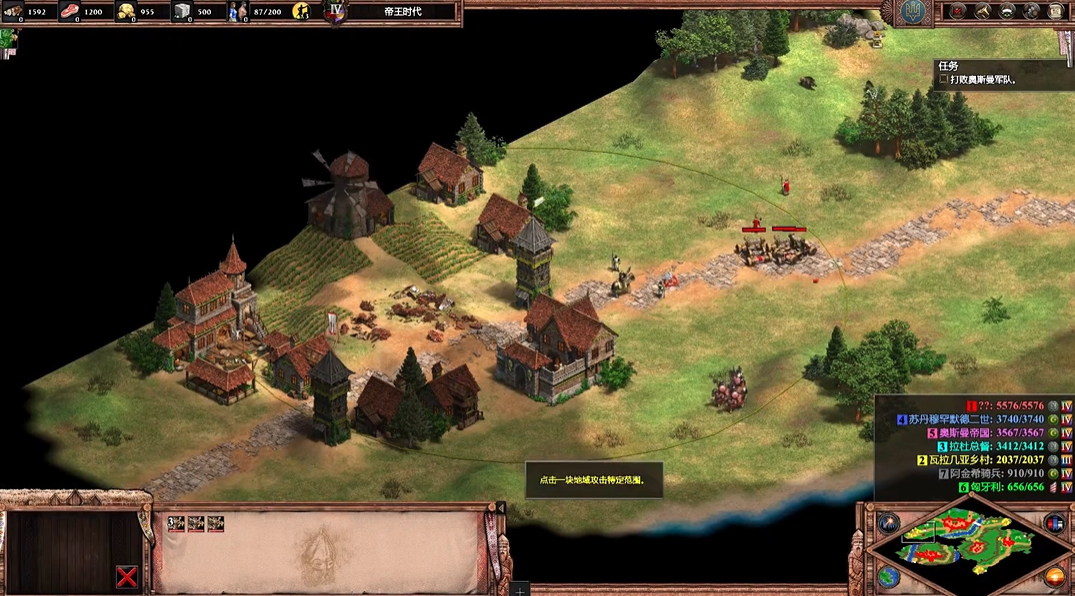Screen dimensions: 1075x596
Task: Collapse the panel with the small arrow button
Action: (x=501, y=508)
